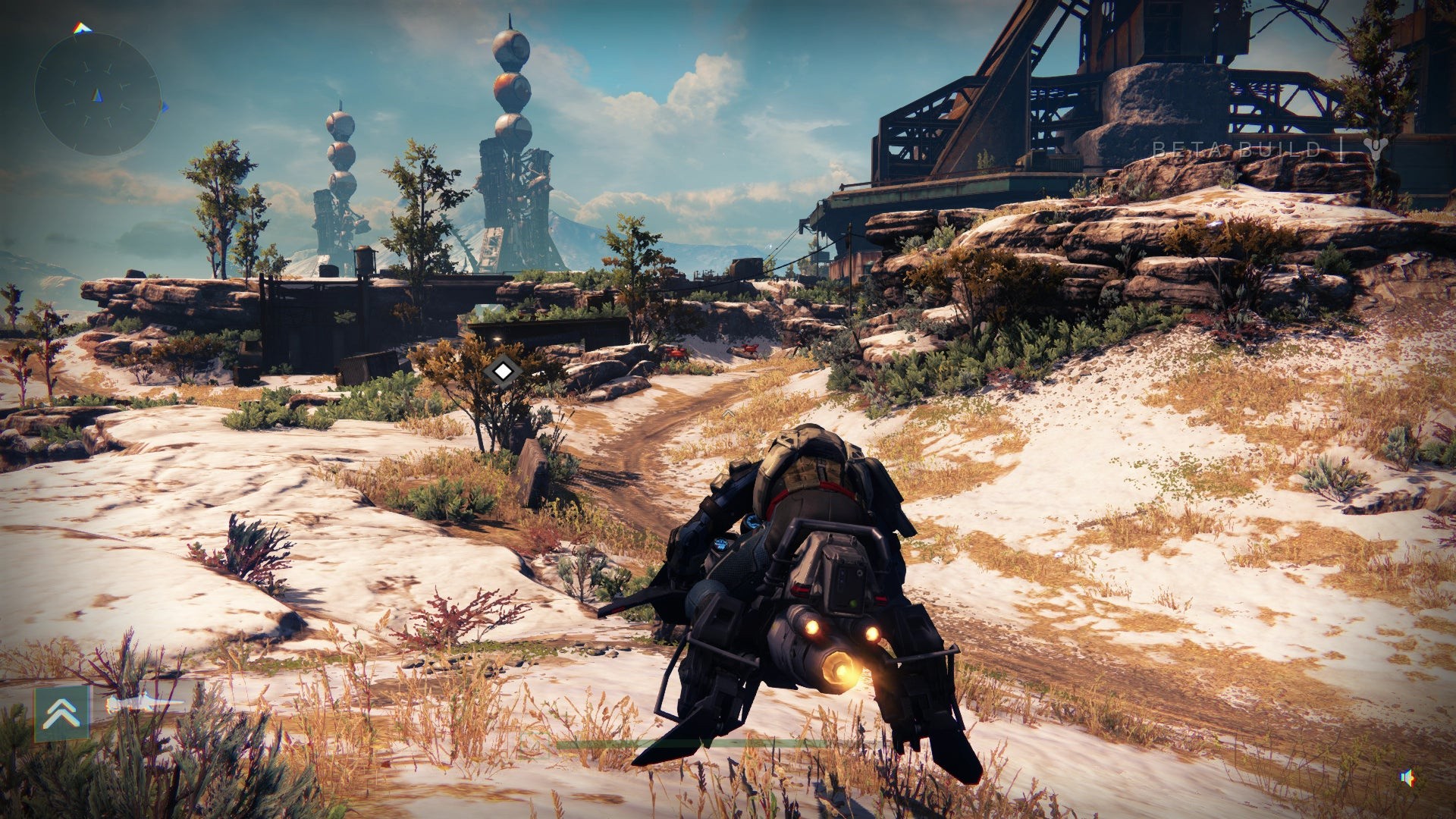This screenshot has height=819, width=1456.
Task: Select the diamond objective waypoint marker
Action: 502,372
